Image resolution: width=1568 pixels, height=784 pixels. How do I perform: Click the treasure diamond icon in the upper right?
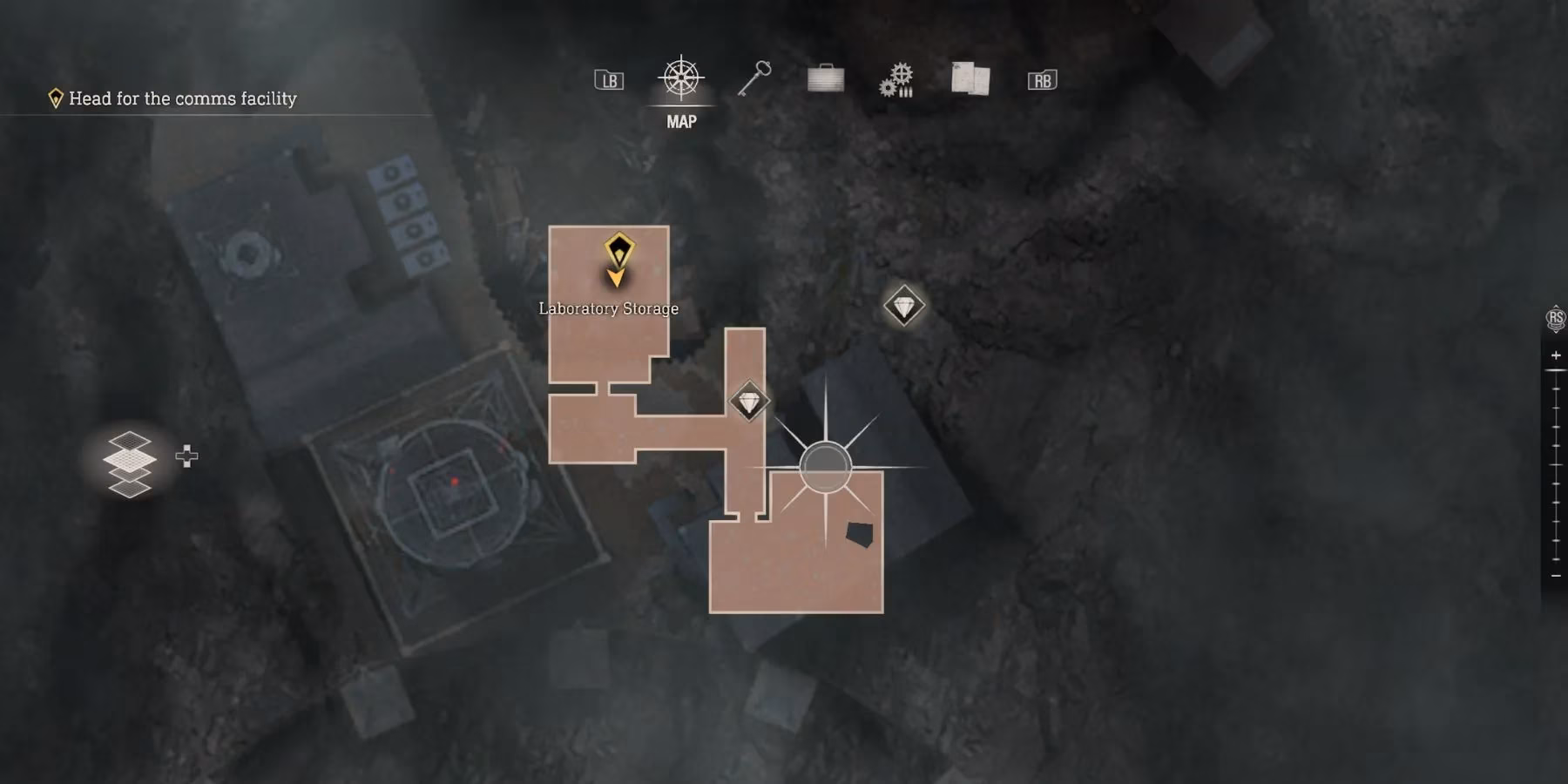(903, 306)
